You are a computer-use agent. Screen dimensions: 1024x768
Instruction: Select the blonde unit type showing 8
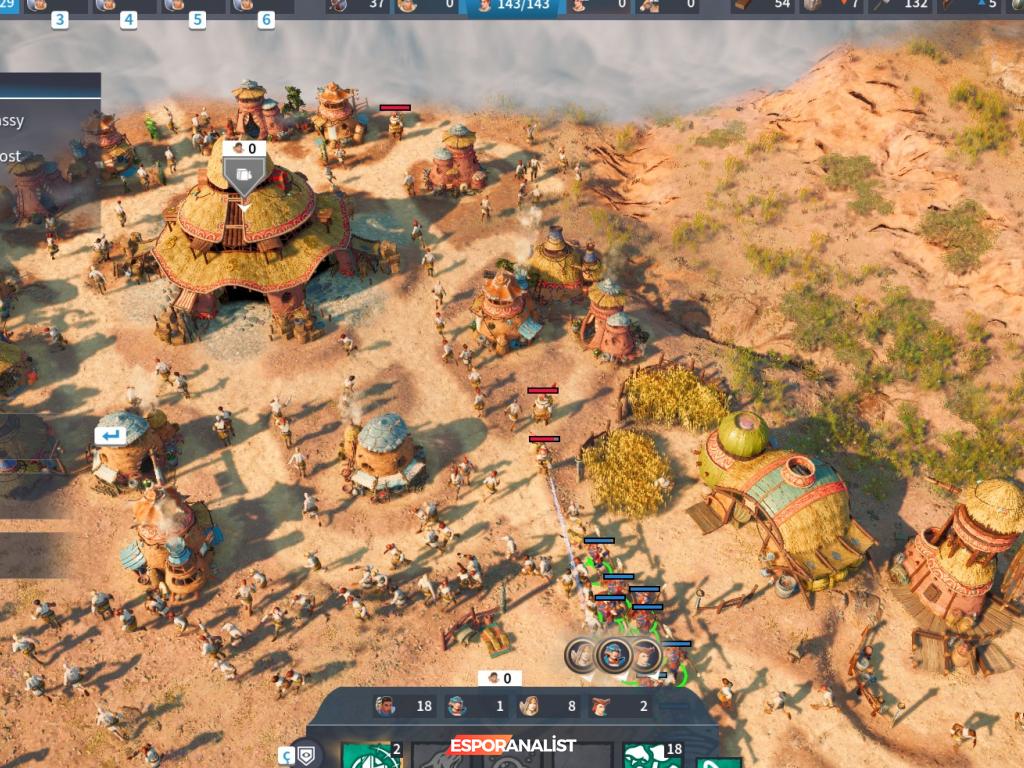click(545, 706)
